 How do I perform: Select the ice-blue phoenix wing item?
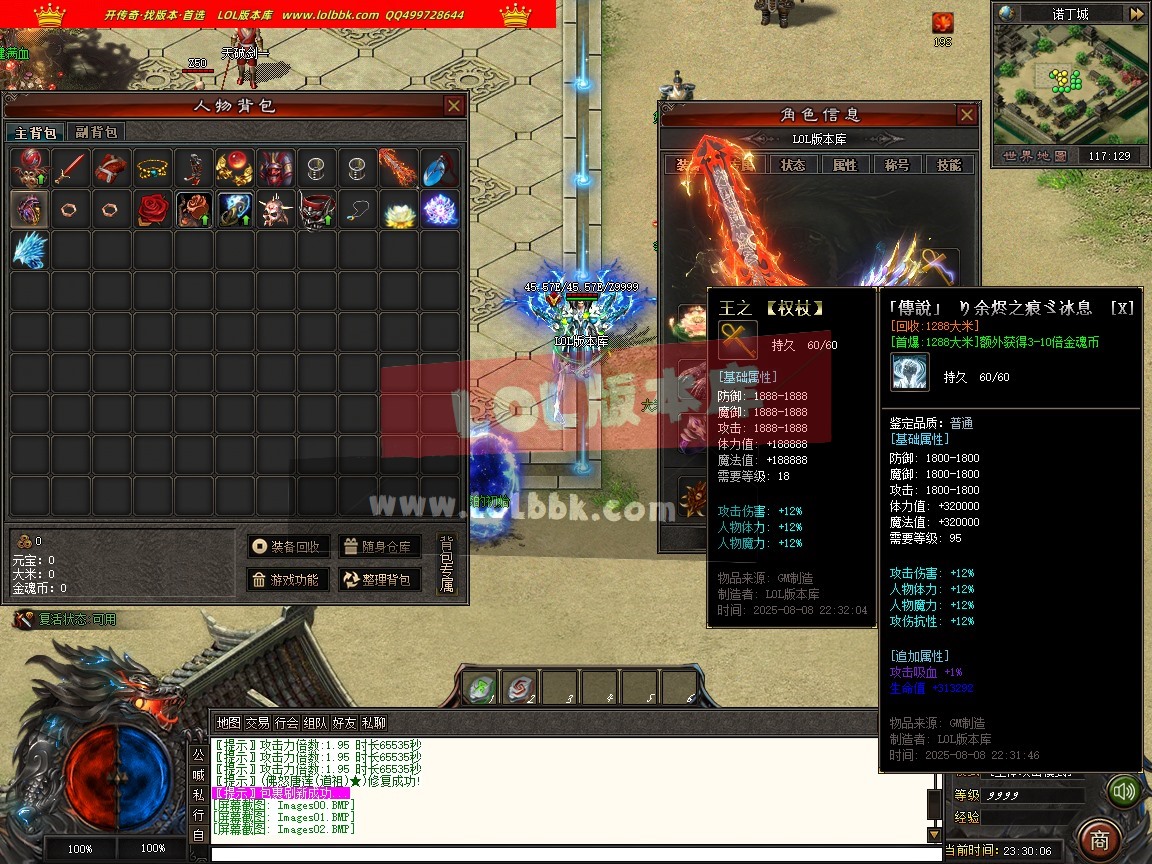point(30,250)
